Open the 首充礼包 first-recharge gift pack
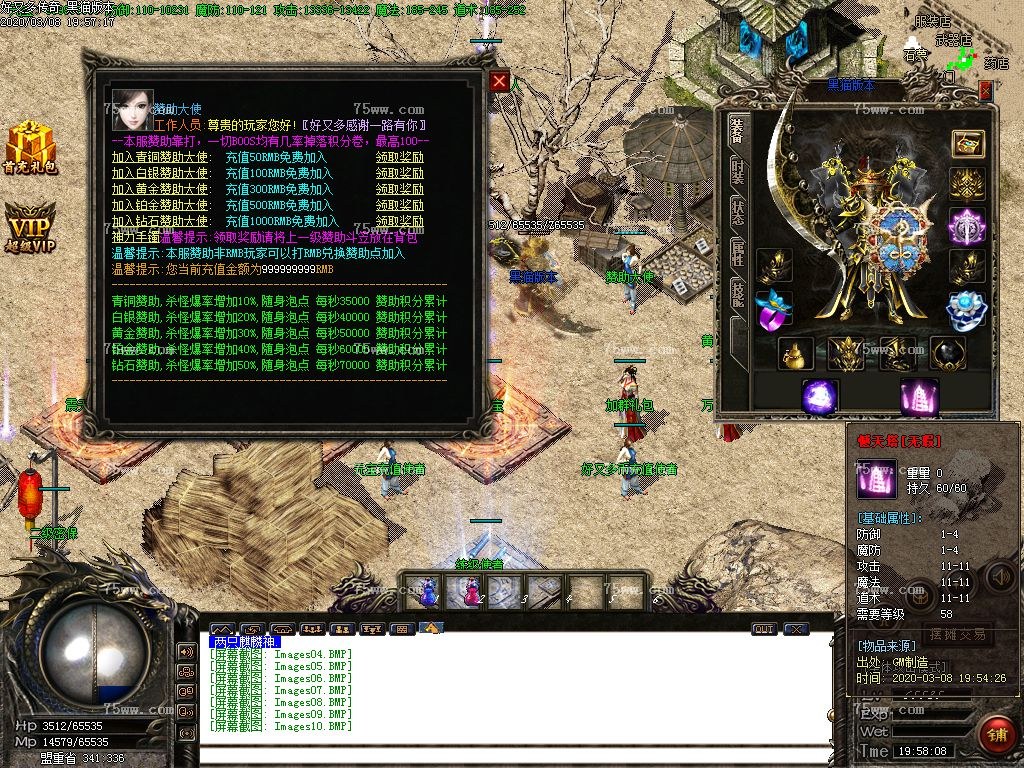The width and height of the screenshot is (1024, 768). [x=29, y=149]
